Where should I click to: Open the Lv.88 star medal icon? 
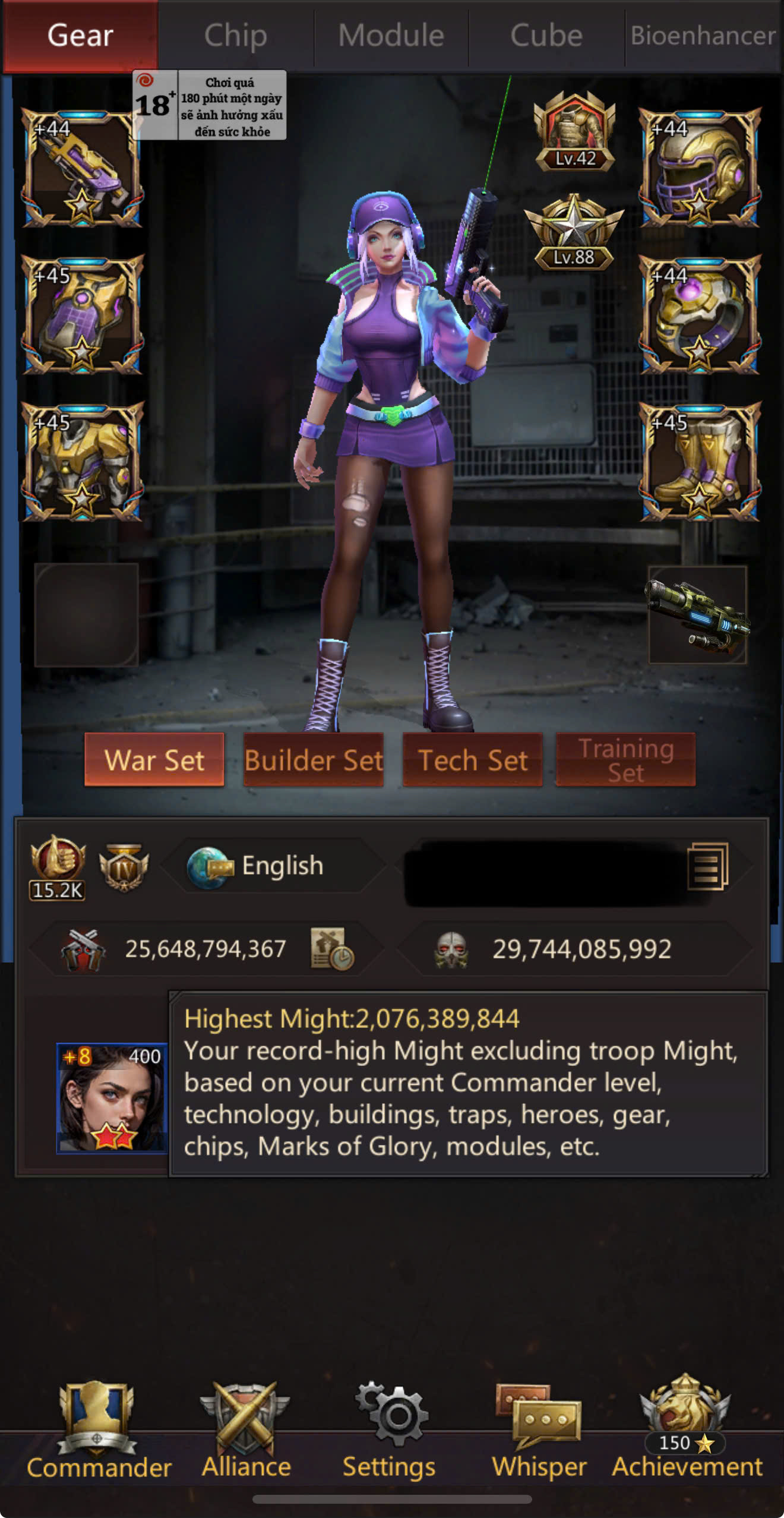573,233
